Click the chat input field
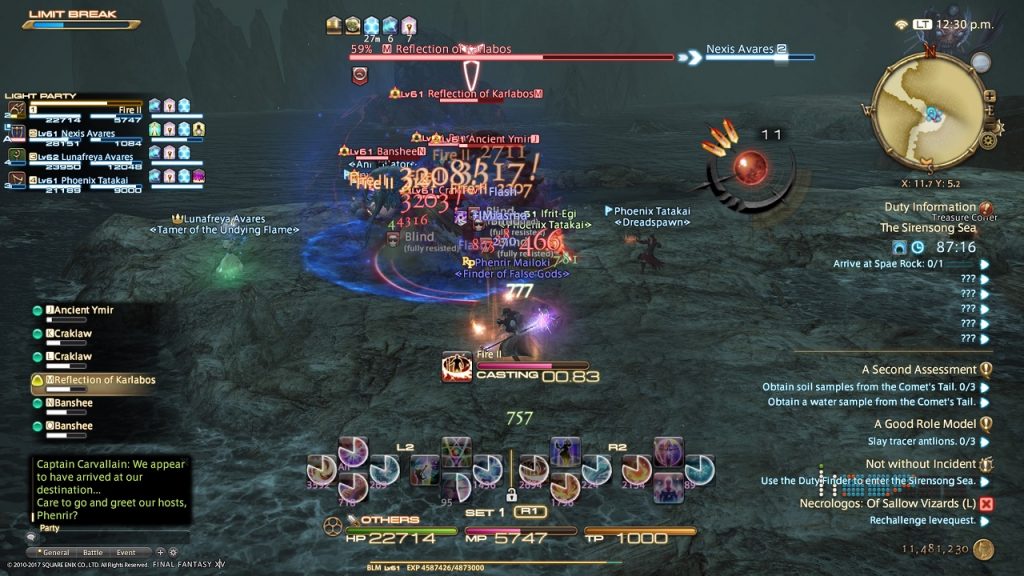The height and width of the screenshot is (576, 1024). 110,535
